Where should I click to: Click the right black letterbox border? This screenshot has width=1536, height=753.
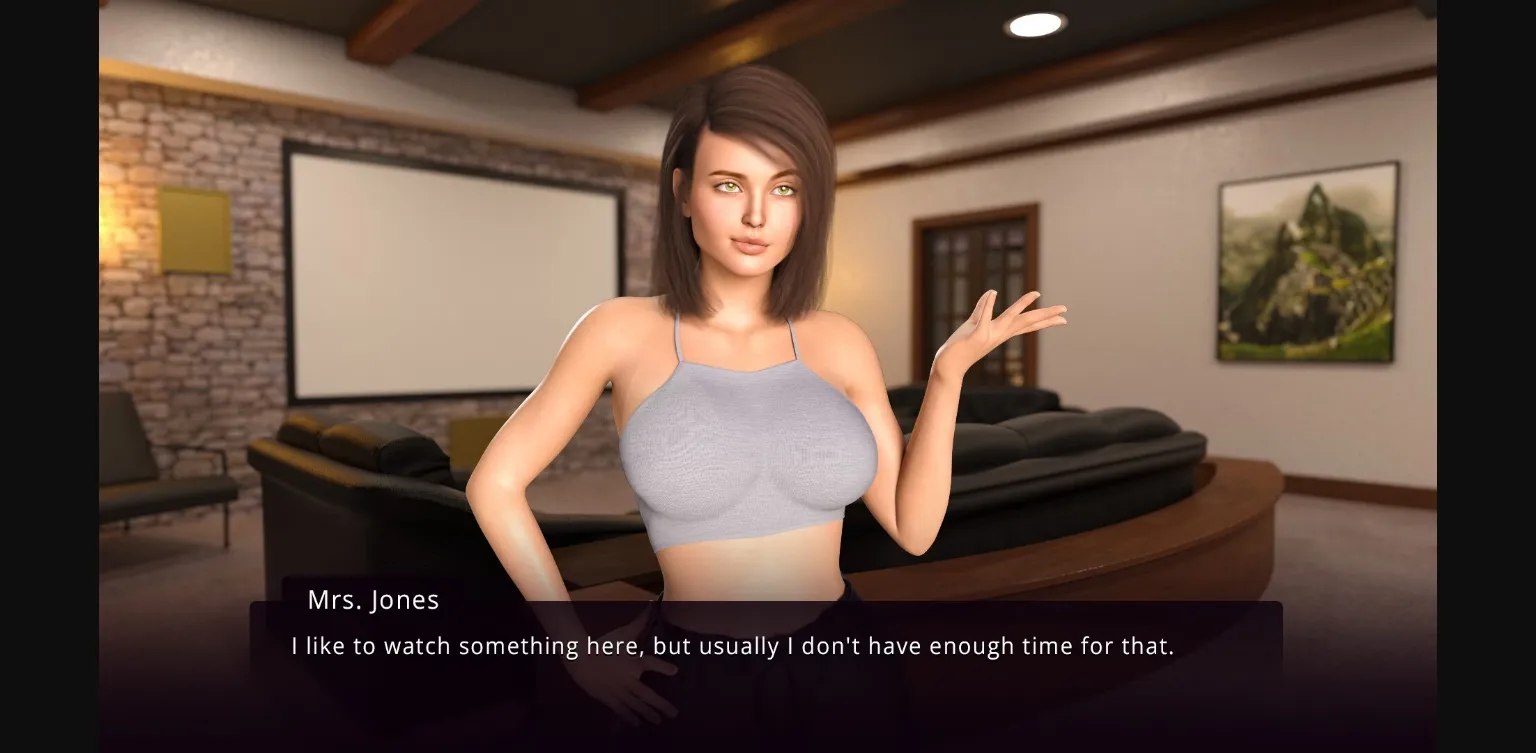pos(1490,375)
